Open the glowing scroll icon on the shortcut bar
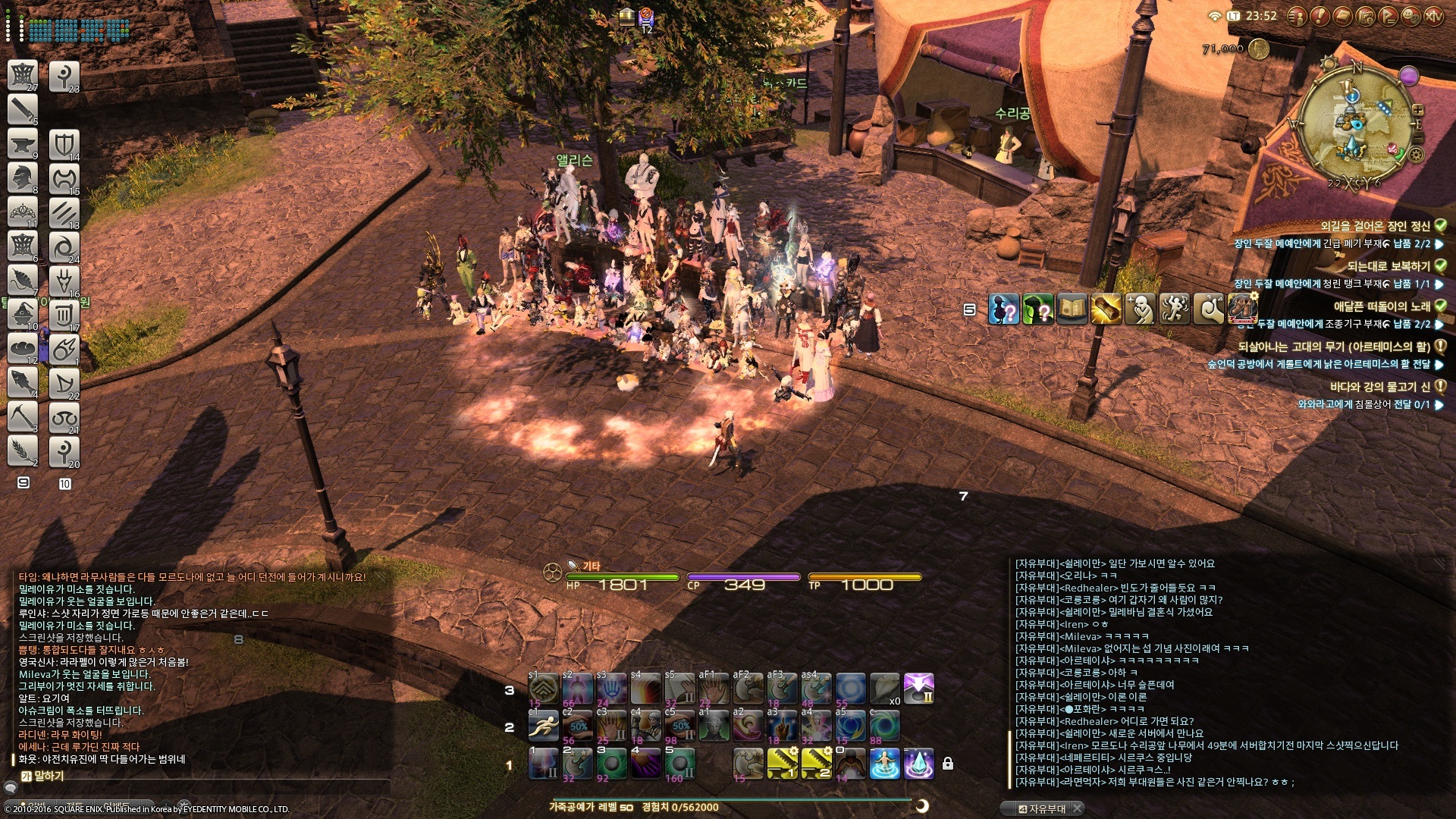Image resolution: width=1456 pixels, height=819 pixels. [1106, 309]
